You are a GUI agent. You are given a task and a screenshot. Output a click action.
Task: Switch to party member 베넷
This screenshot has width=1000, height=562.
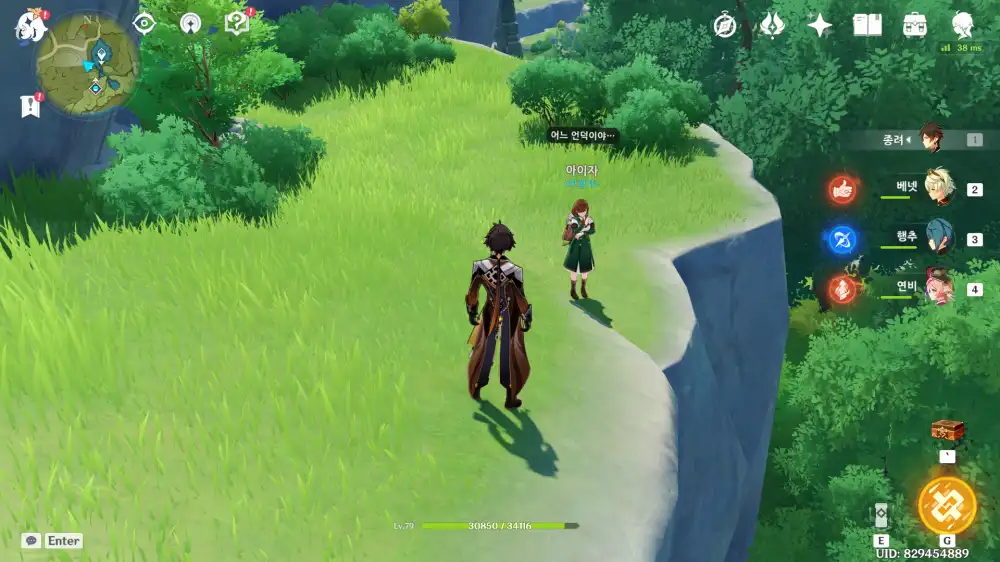point(939,187)
